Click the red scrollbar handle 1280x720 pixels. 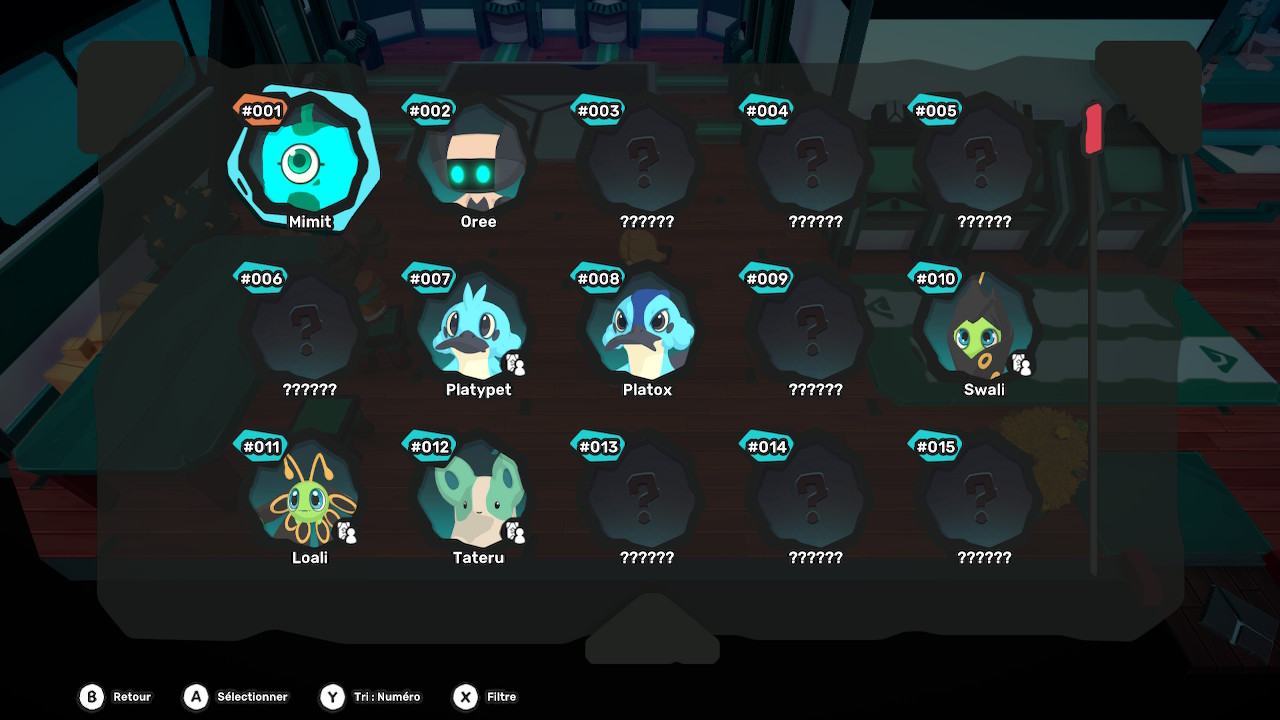pyautogui.click(x=1093, y=129)
